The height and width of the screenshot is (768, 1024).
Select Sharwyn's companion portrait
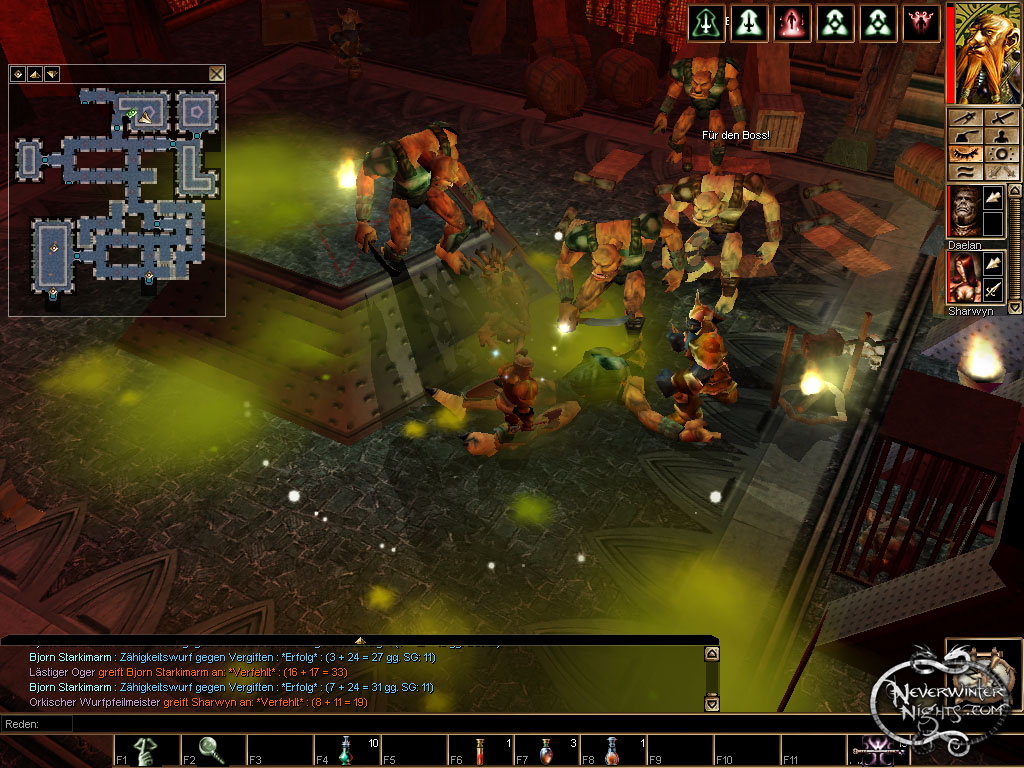(964, 276)
